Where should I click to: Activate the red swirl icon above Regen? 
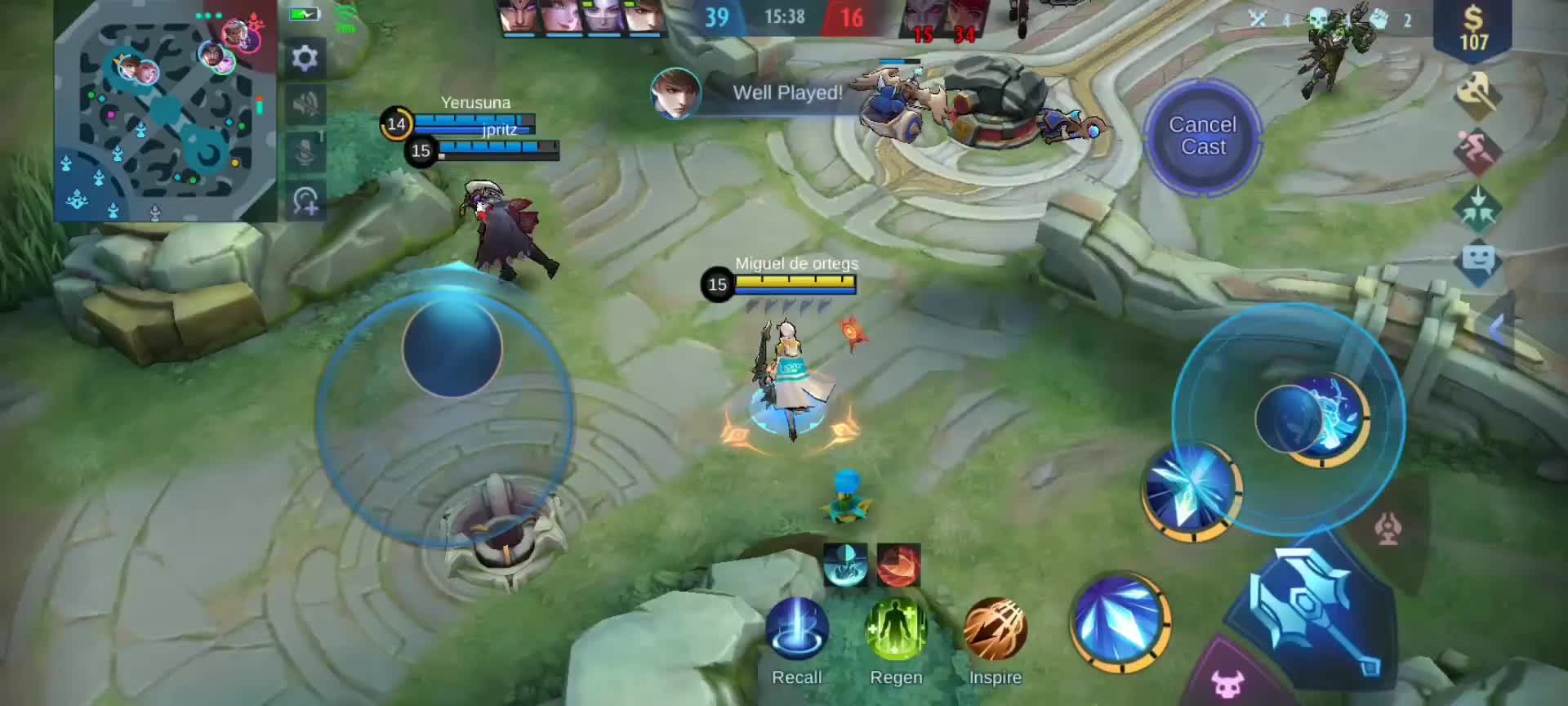coord(898,565)
